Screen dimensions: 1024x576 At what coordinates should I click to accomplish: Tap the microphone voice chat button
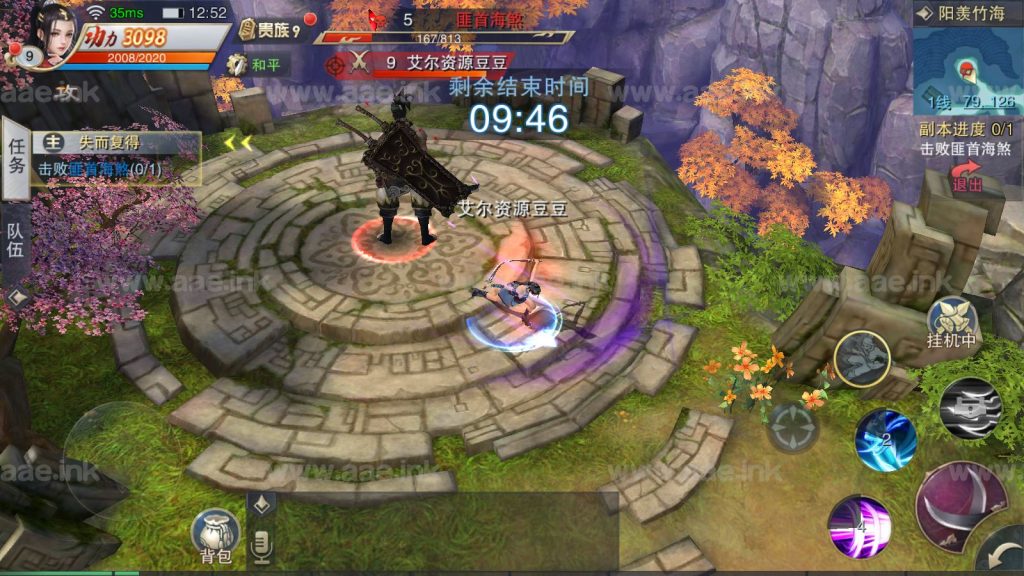(261, 543)
